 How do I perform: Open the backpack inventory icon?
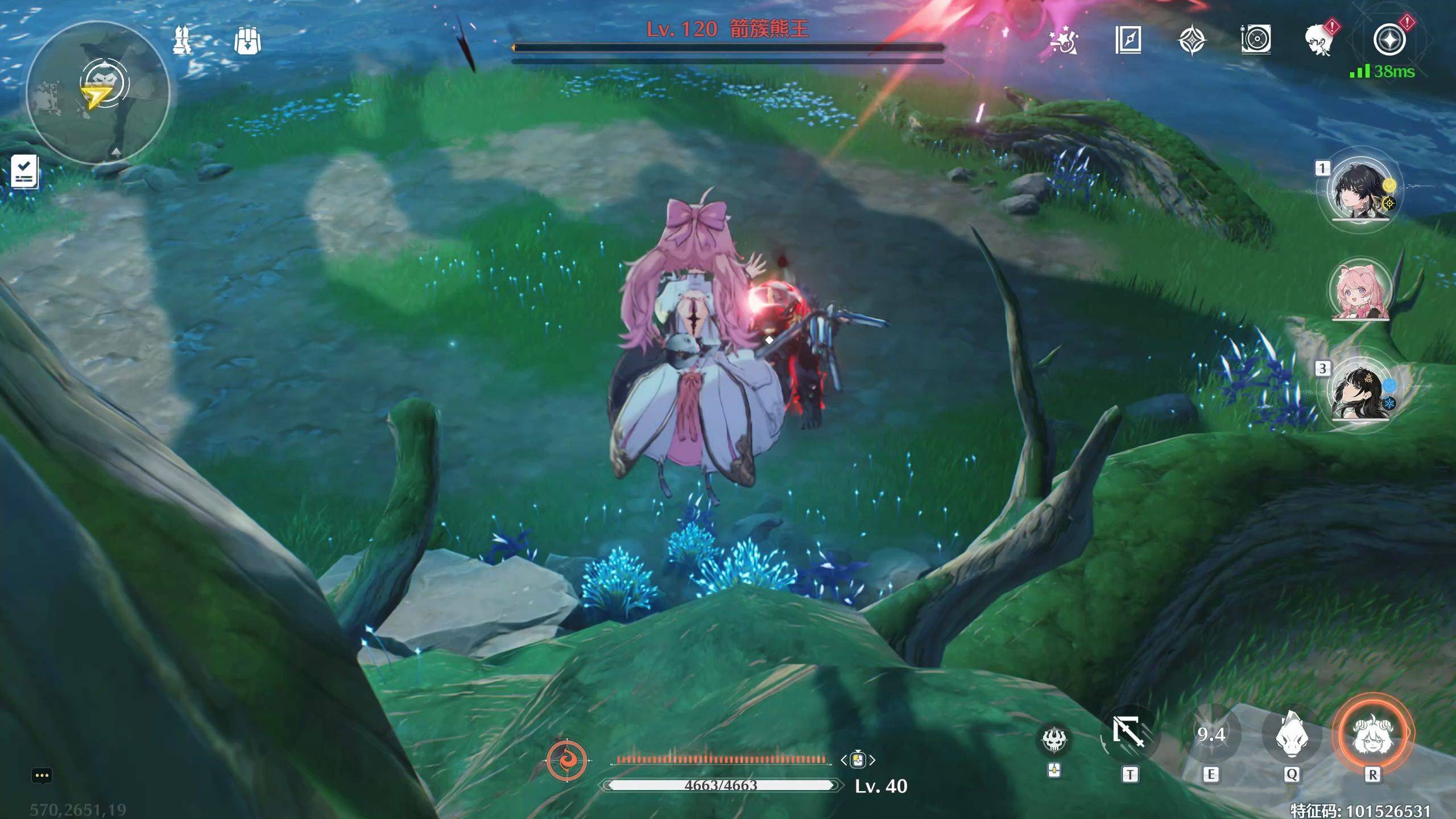tap(247, 40)
